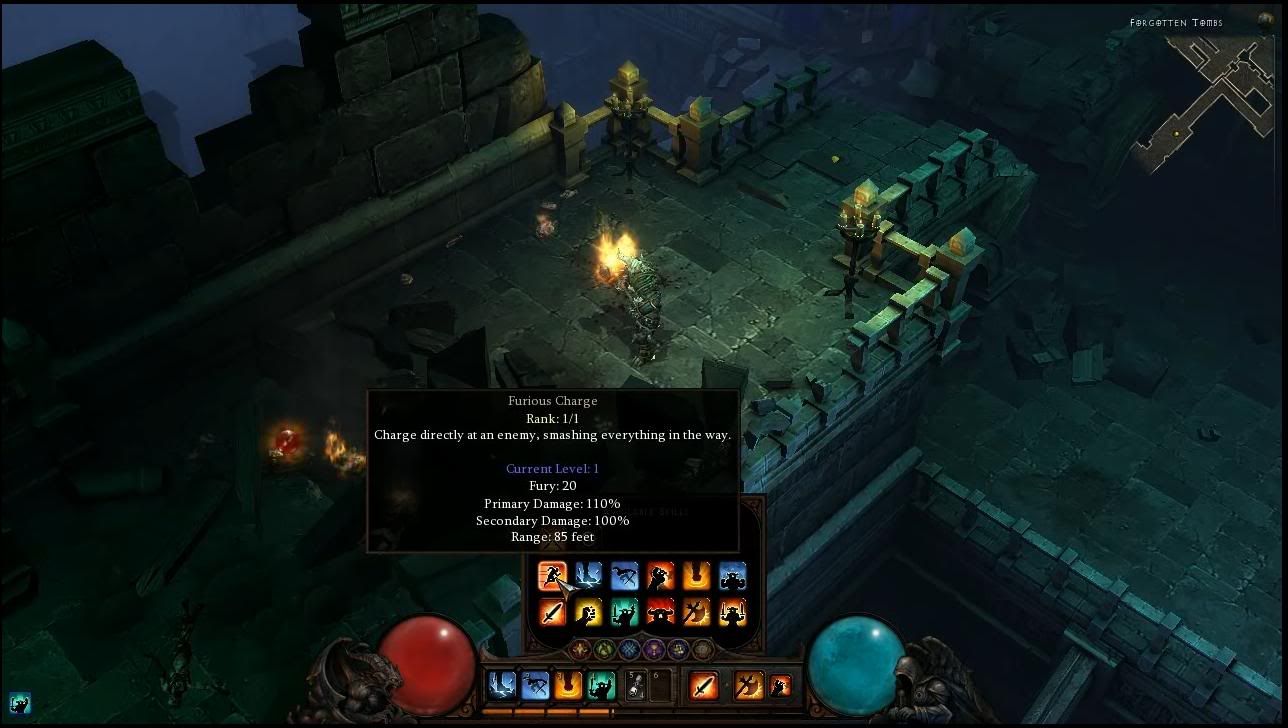
Task: Open the axe menu icon near the portrait
Action: pyautogui.click(x=748, y=686)
